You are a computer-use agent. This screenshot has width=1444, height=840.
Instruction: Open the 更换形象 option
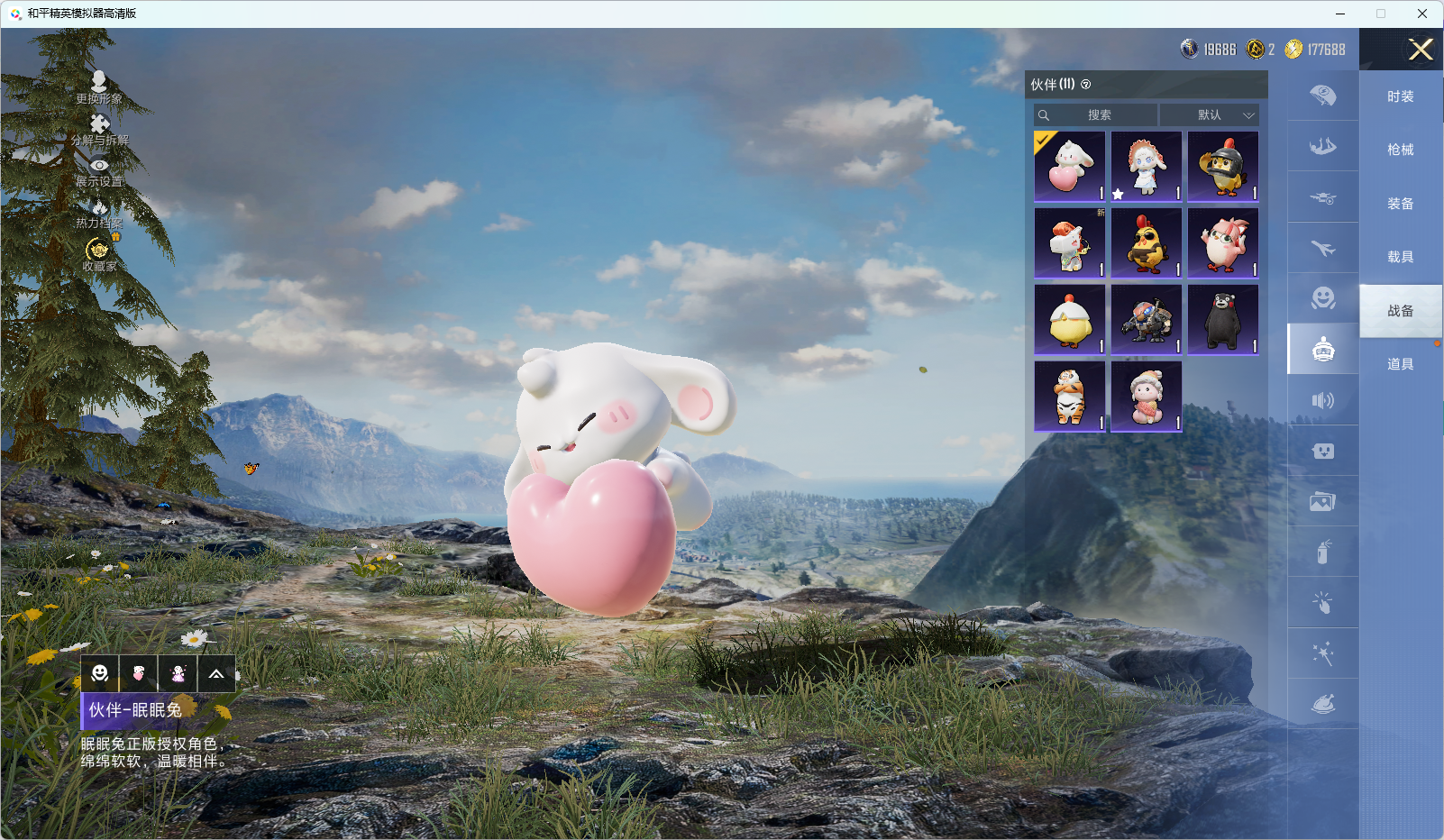(x=99, y=87)
